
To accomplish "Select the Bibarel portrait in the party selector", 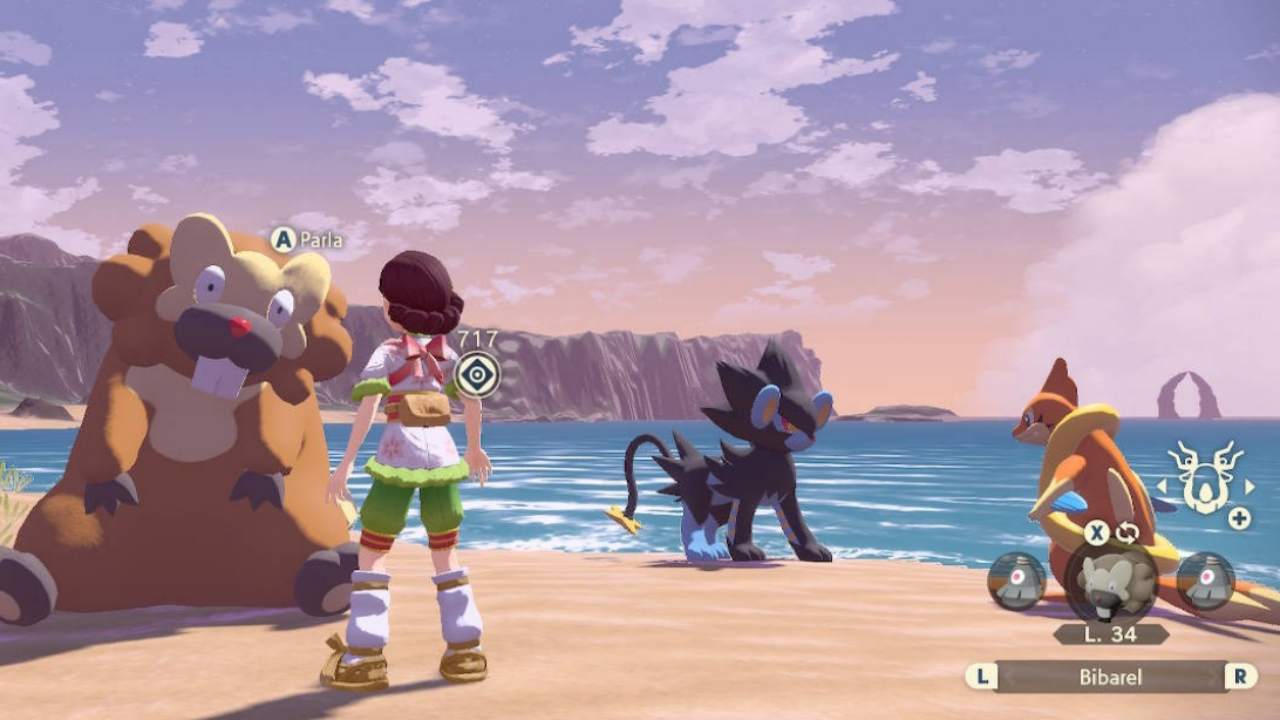I will point(1110,583).
